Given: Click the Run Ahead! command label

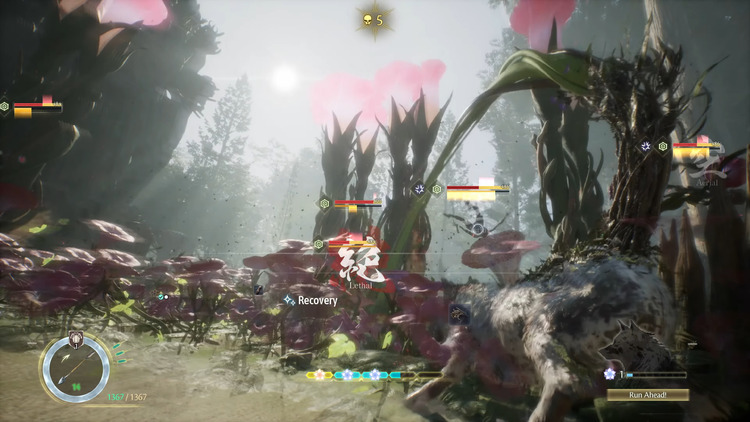Looking at the screenshot, I should (647, 395).
